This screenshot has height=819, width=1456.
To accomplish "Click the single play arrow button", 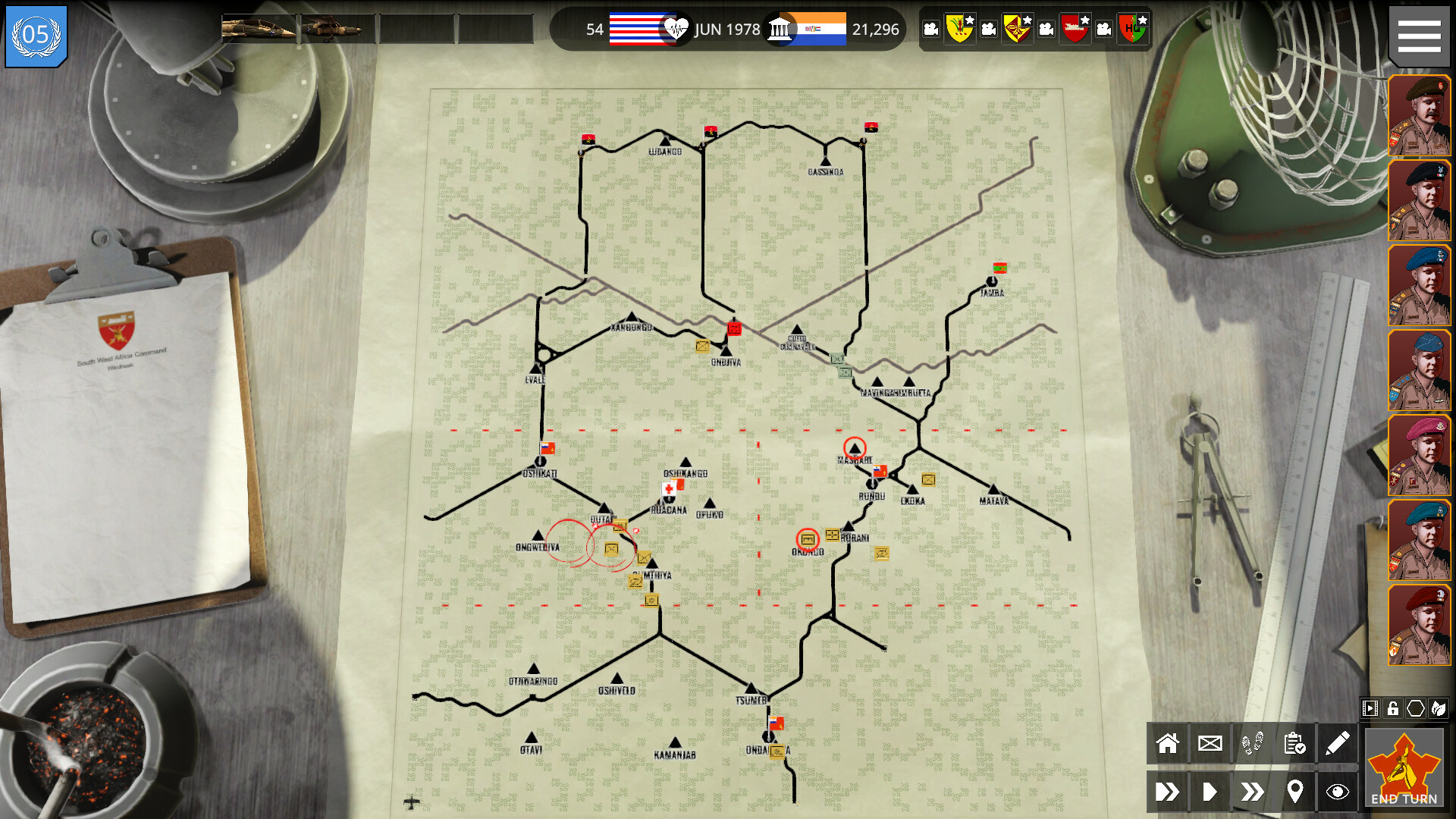I will pos(1210,792).
